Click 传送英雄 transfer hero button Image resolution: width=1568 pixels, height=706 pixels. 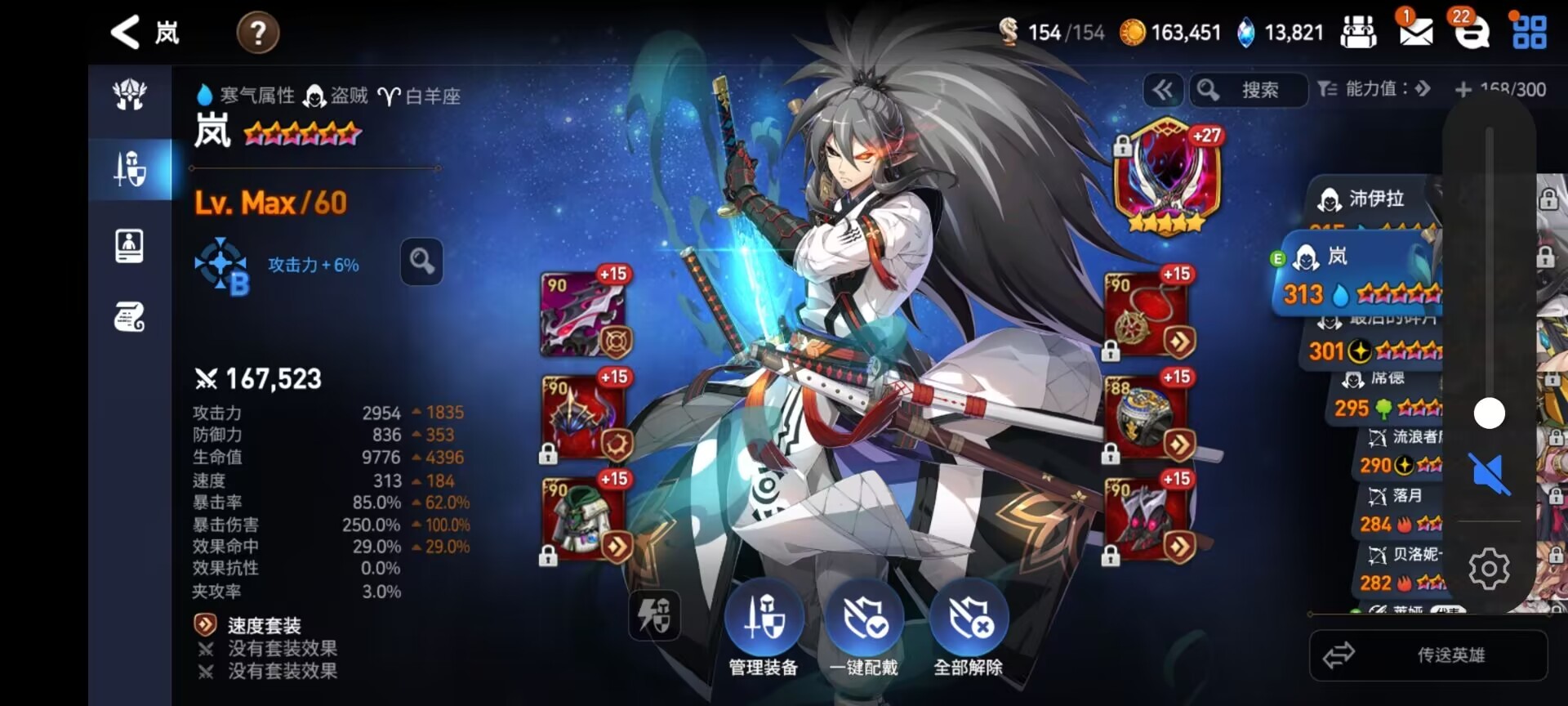click(1428, 655)
